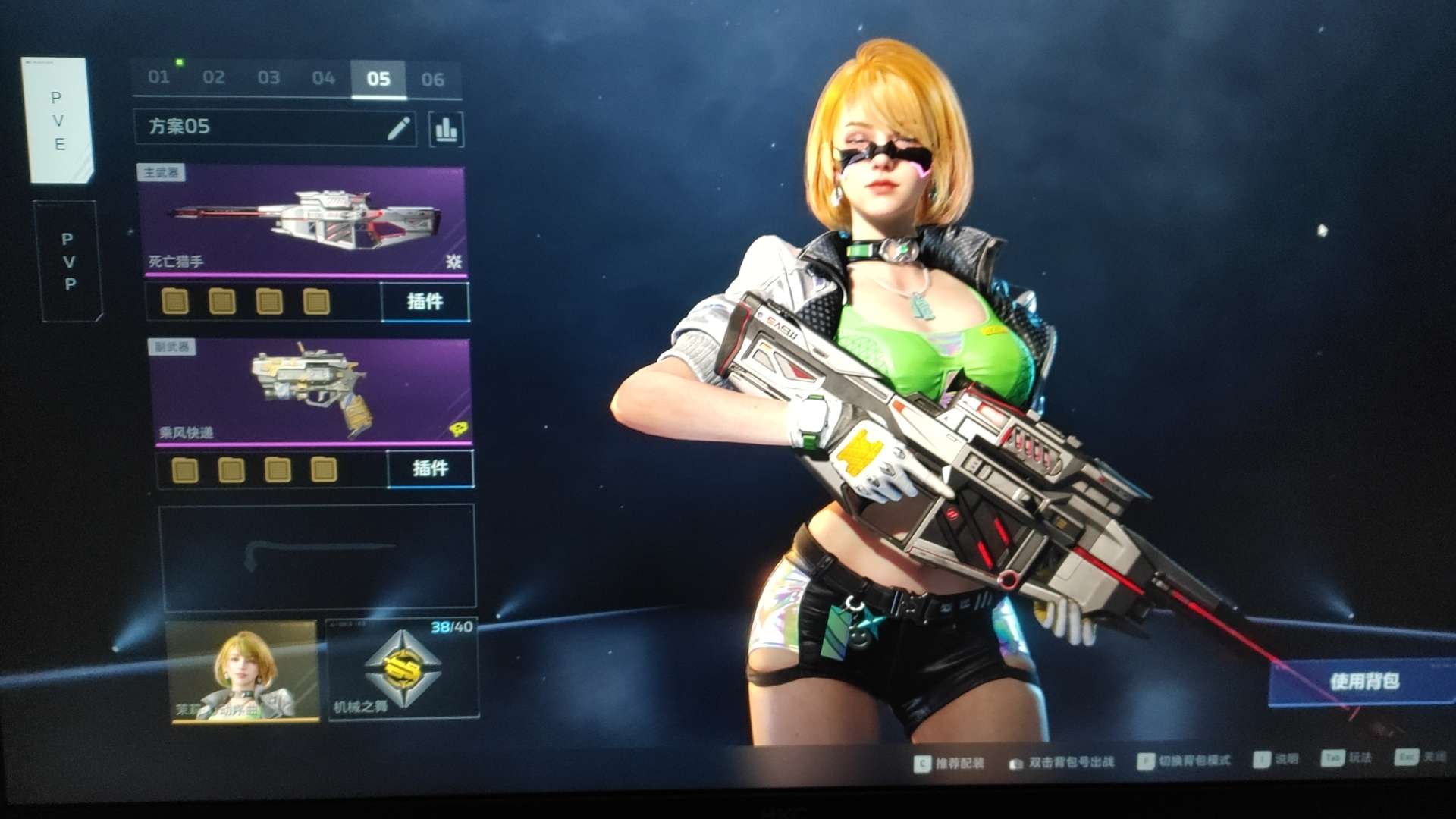
Task: Rename loadout with the pencil icon
Action: (x=399, y=128)
